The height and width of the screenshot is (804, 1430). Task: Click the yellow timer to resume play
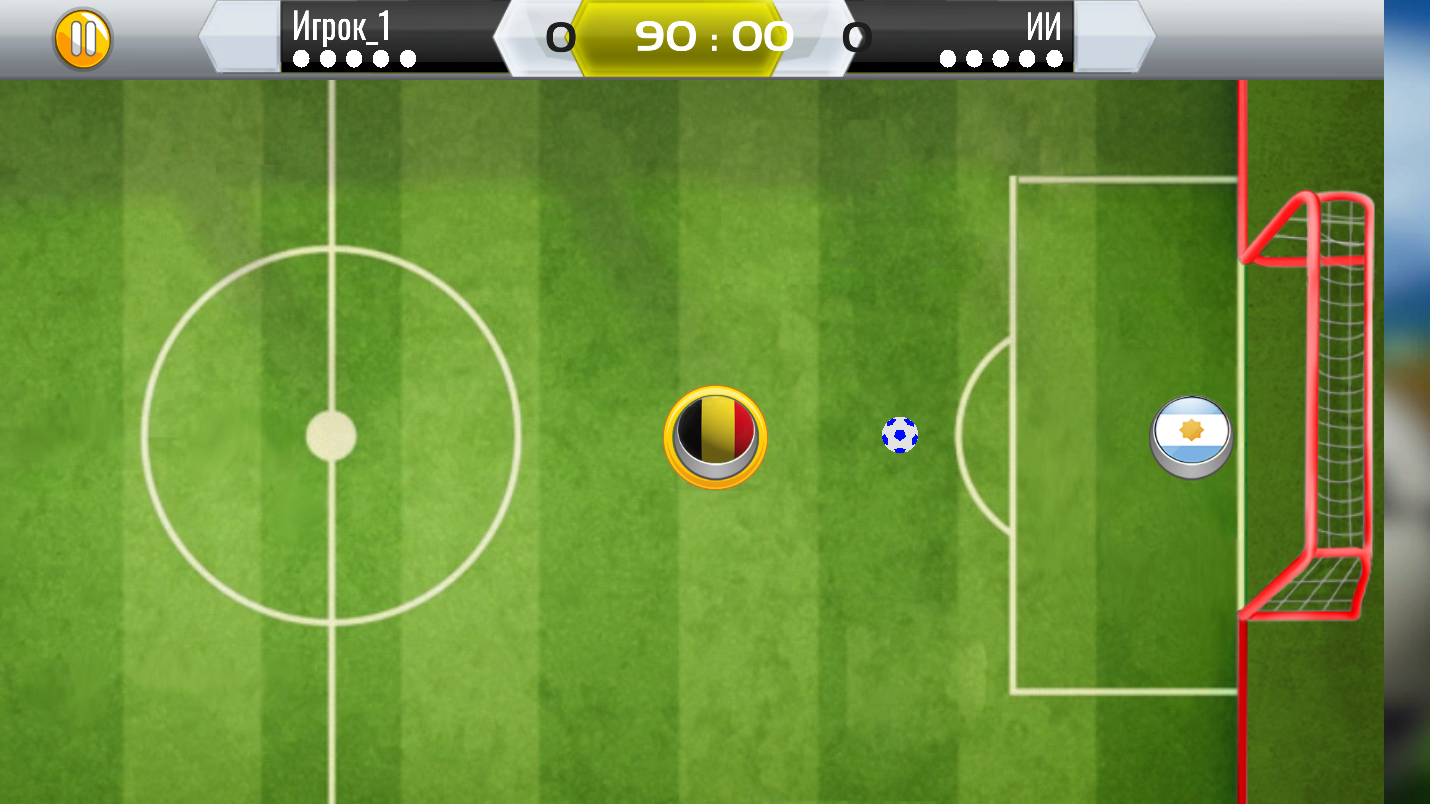pyautogui.click(x=714, y=36)
